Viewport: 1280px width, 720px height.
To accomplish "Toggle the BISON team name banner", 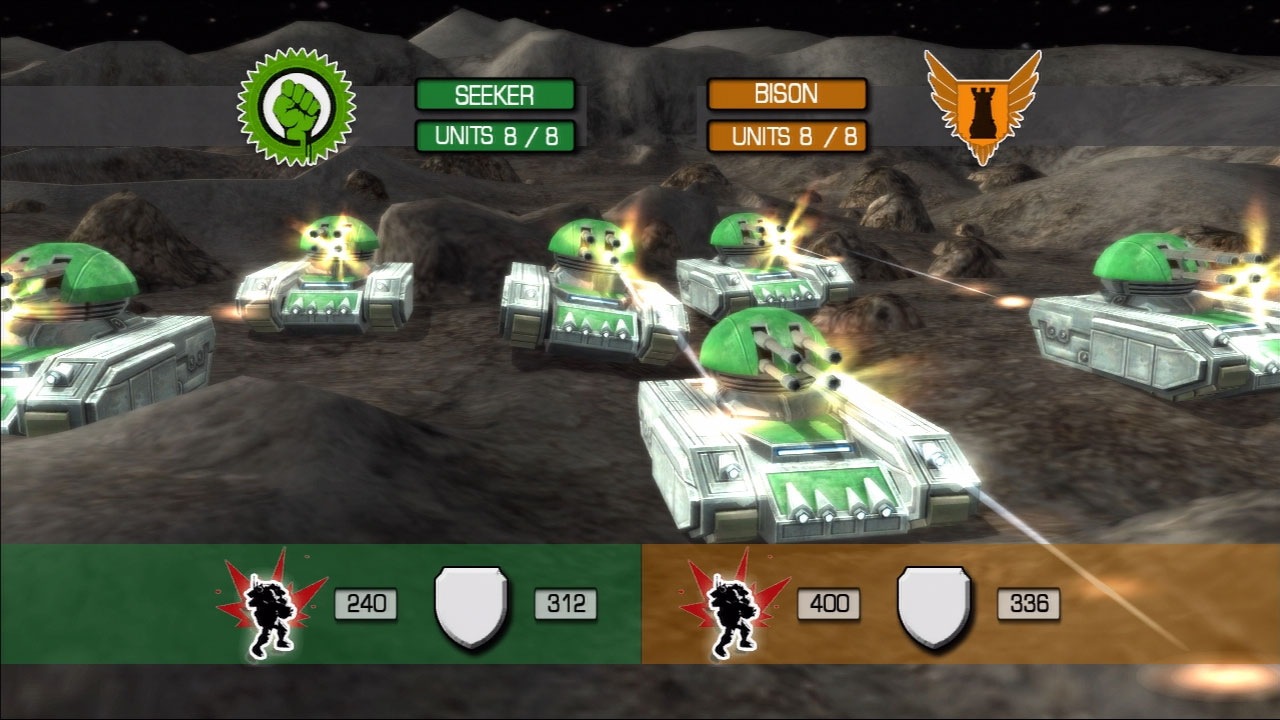I will pos(786,94).
